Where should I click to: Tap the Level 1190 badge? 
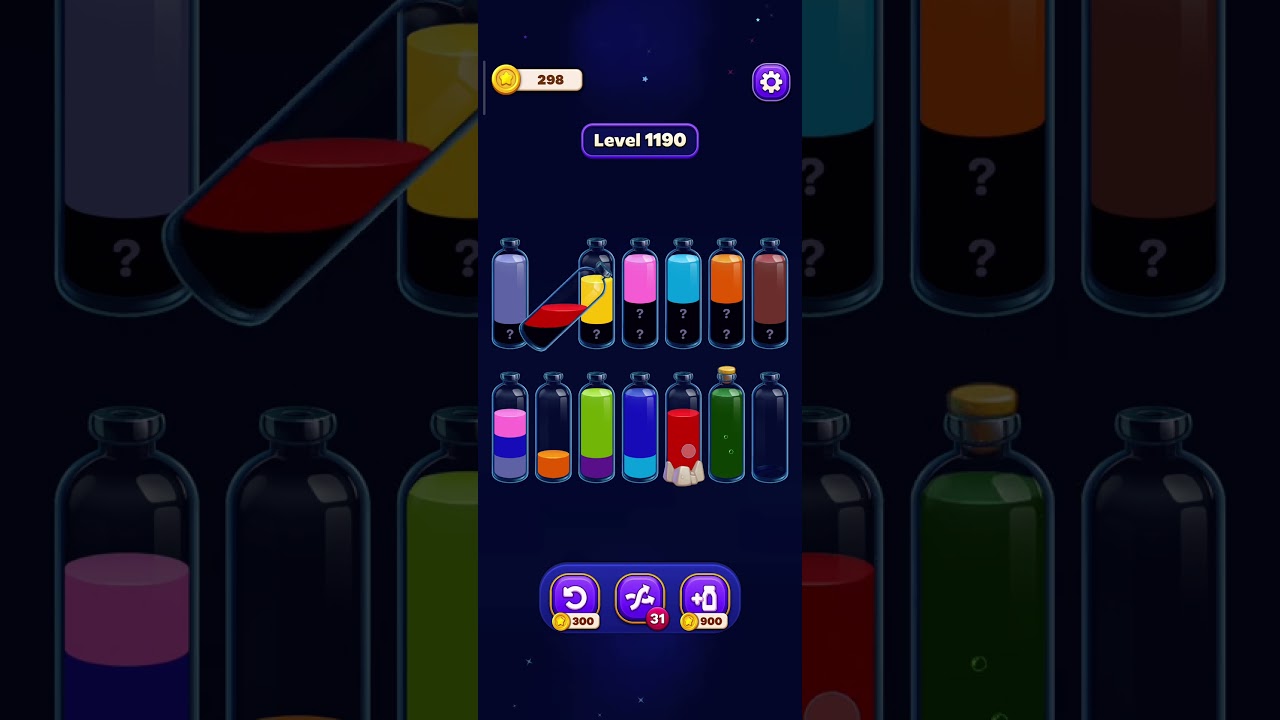639,140
